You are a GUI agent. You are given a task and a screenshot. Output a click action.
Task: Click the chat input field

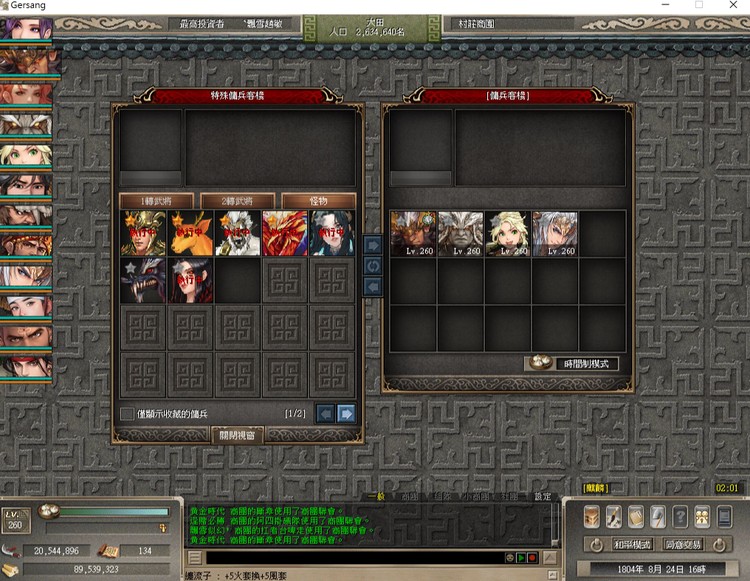click(x=350, y=557)
